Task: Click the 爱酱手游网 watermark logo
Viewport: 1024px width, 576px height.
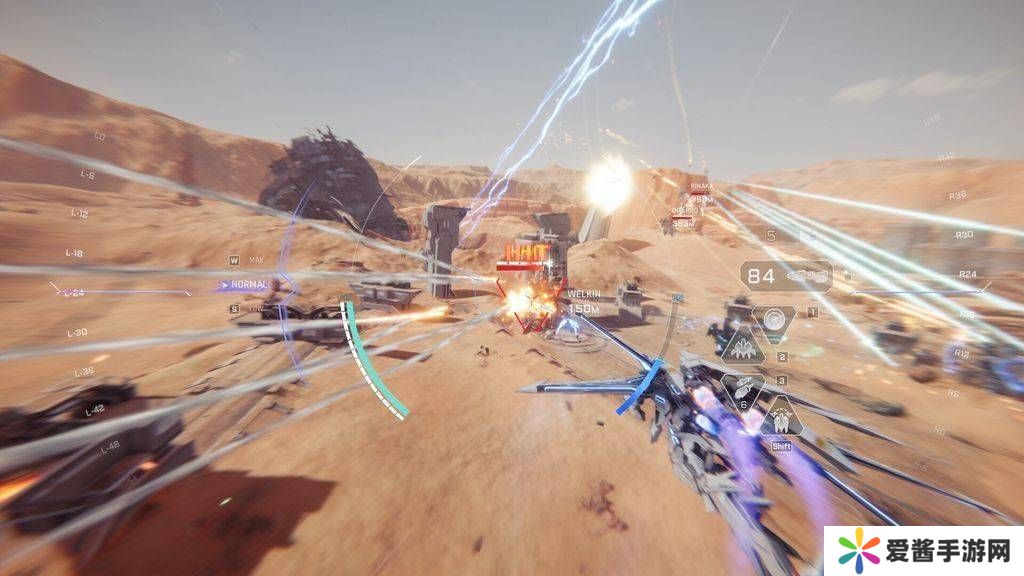Action: pos(924,551)
